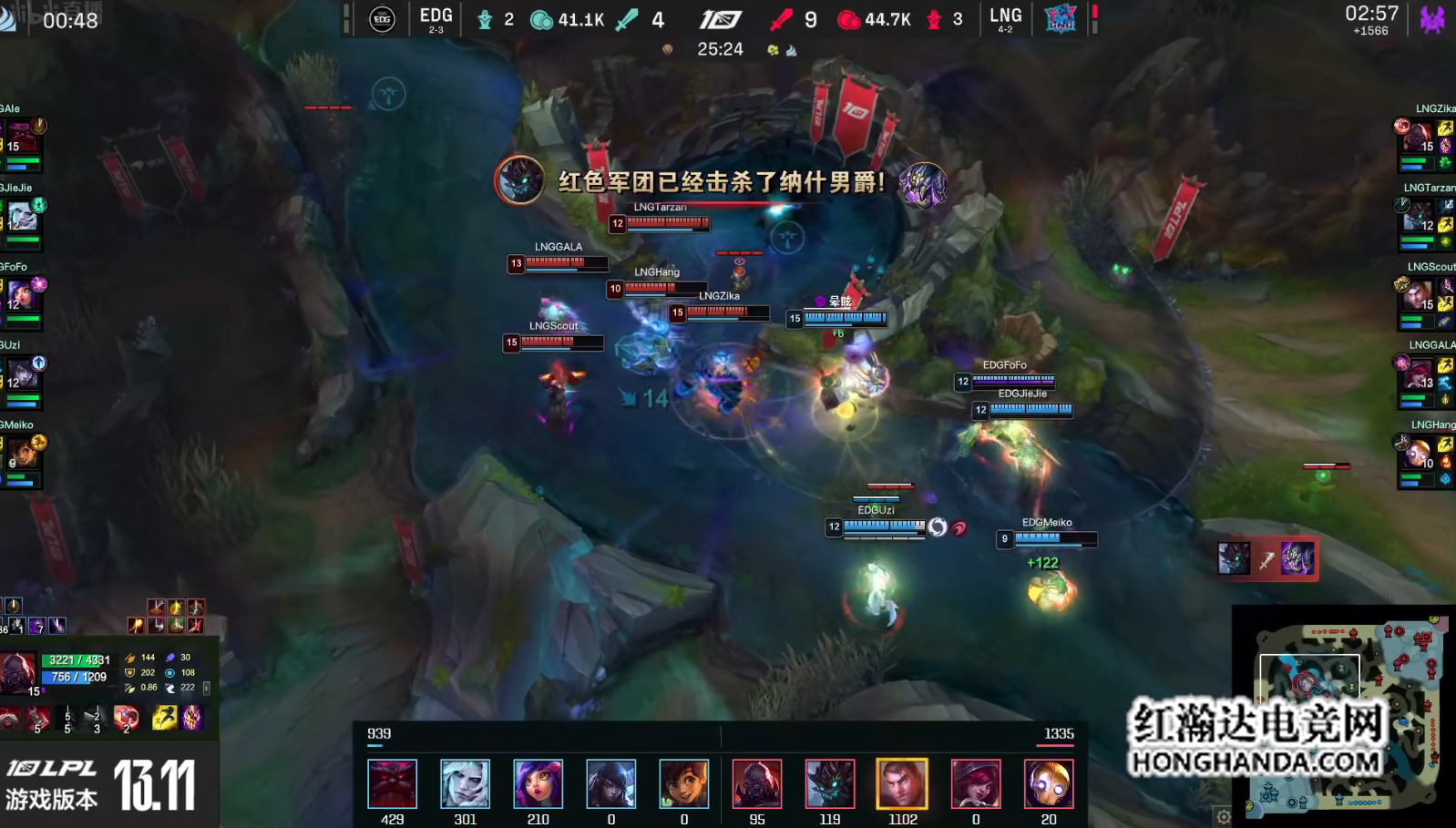1456x828 pixels.
Task: Expand the champion stats panel arrow
Action: 207,688
